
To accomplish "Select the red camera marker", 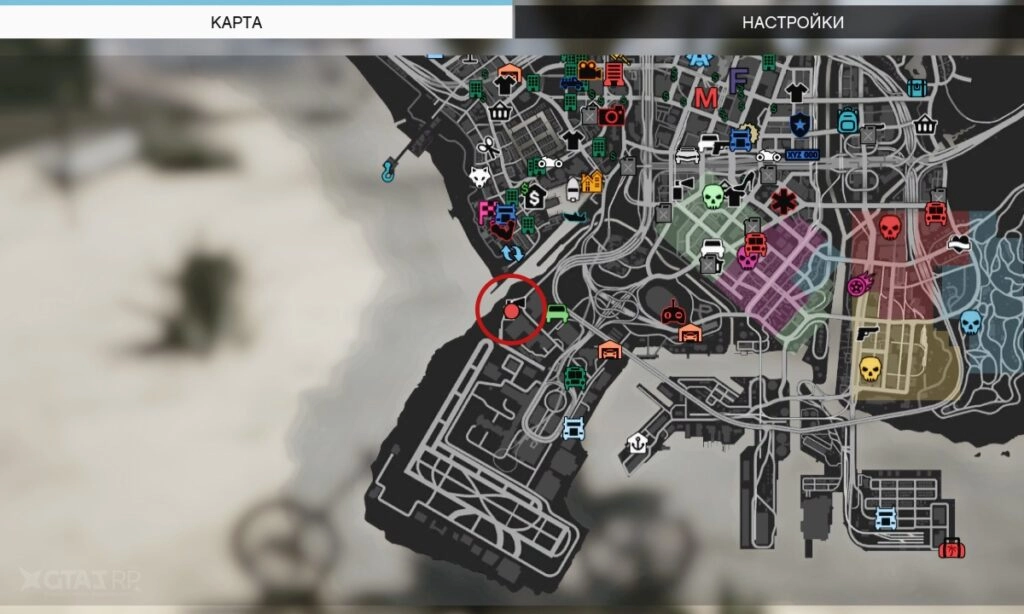I will pos(612,115).
